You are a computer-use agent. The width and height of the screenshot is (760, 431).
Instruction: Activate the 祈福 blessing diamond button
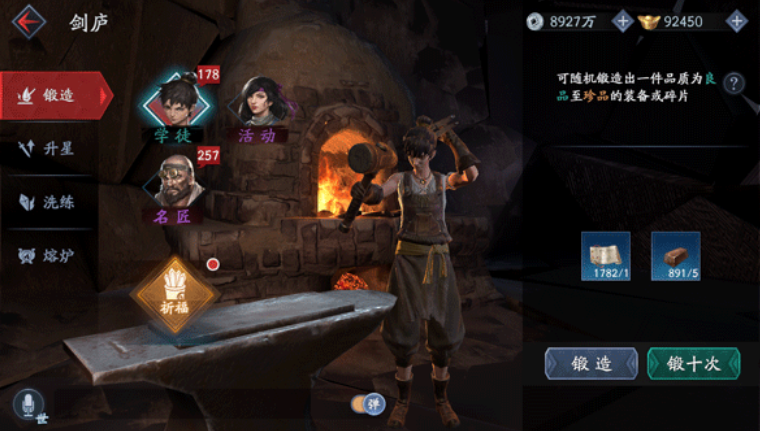174,297
